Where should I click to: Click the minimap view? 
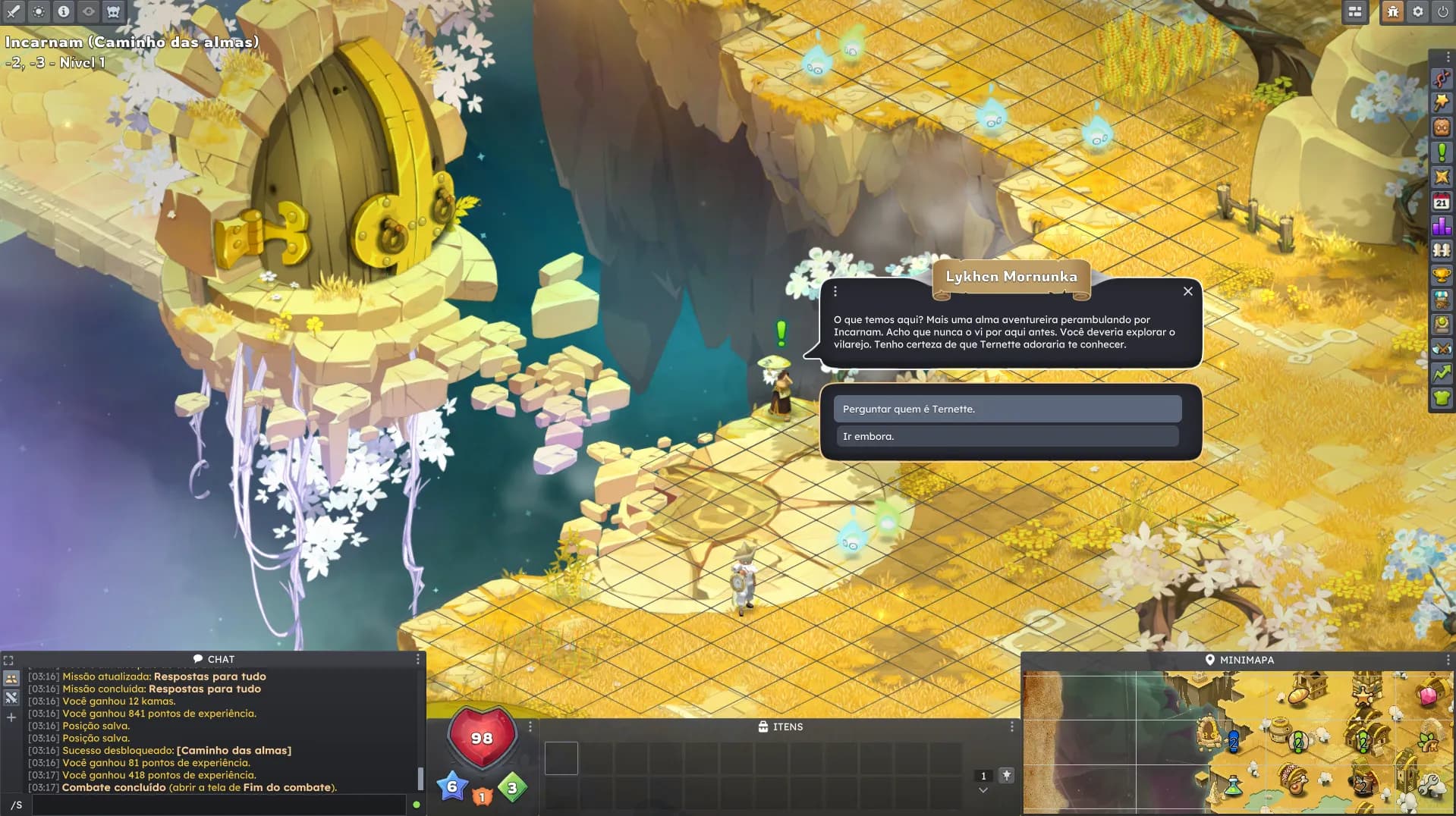coord(1237,741)
